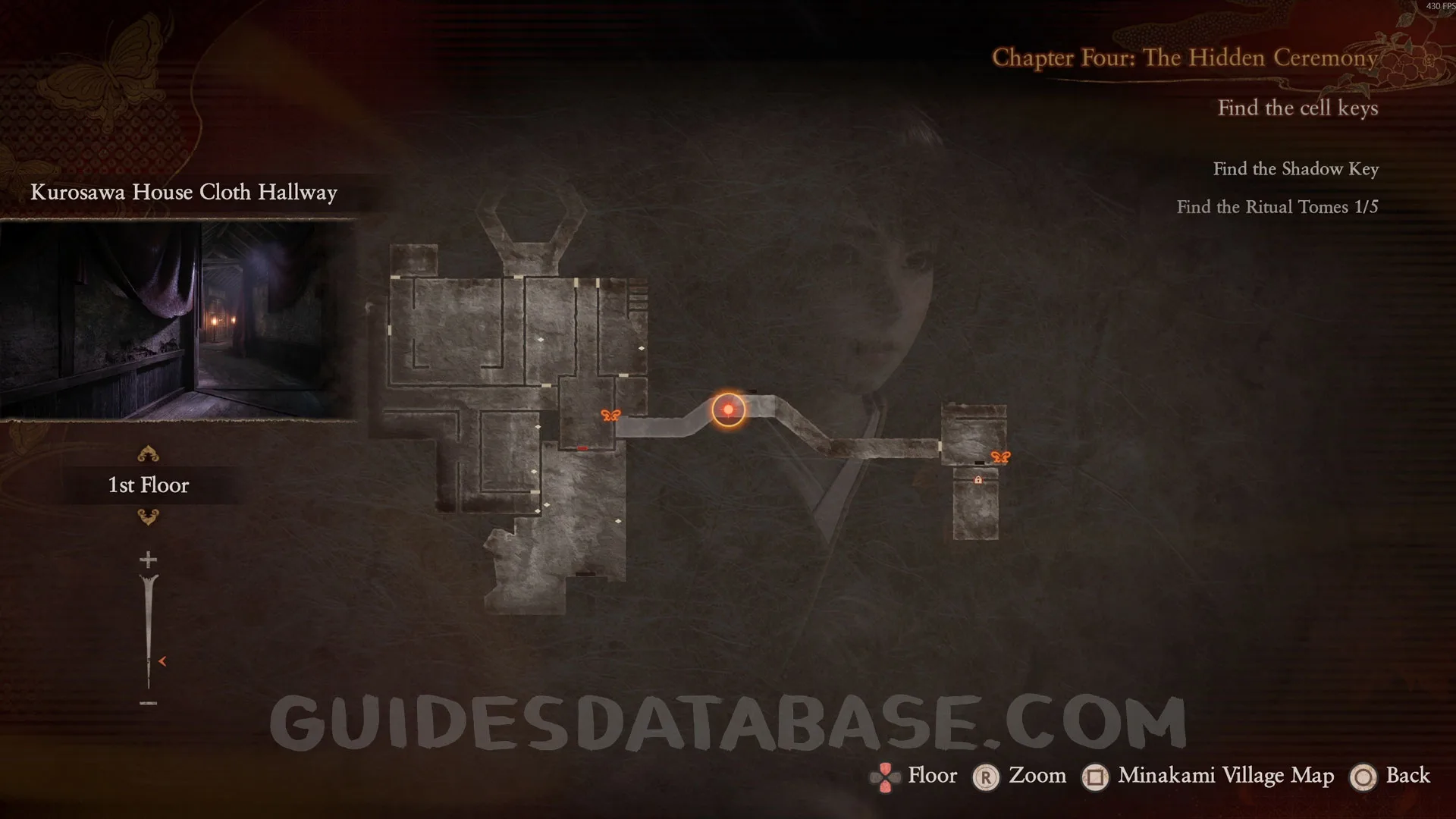Zoom in with the plus sign

(x=148, y=560)
